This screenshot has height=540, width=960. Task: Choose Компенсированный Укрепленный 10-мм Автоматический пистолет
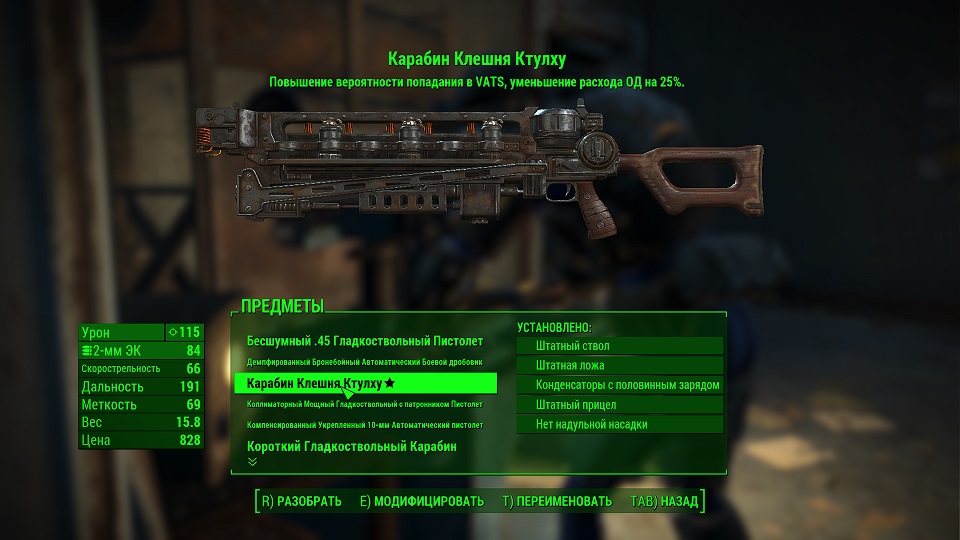click(x=364, y=425)
